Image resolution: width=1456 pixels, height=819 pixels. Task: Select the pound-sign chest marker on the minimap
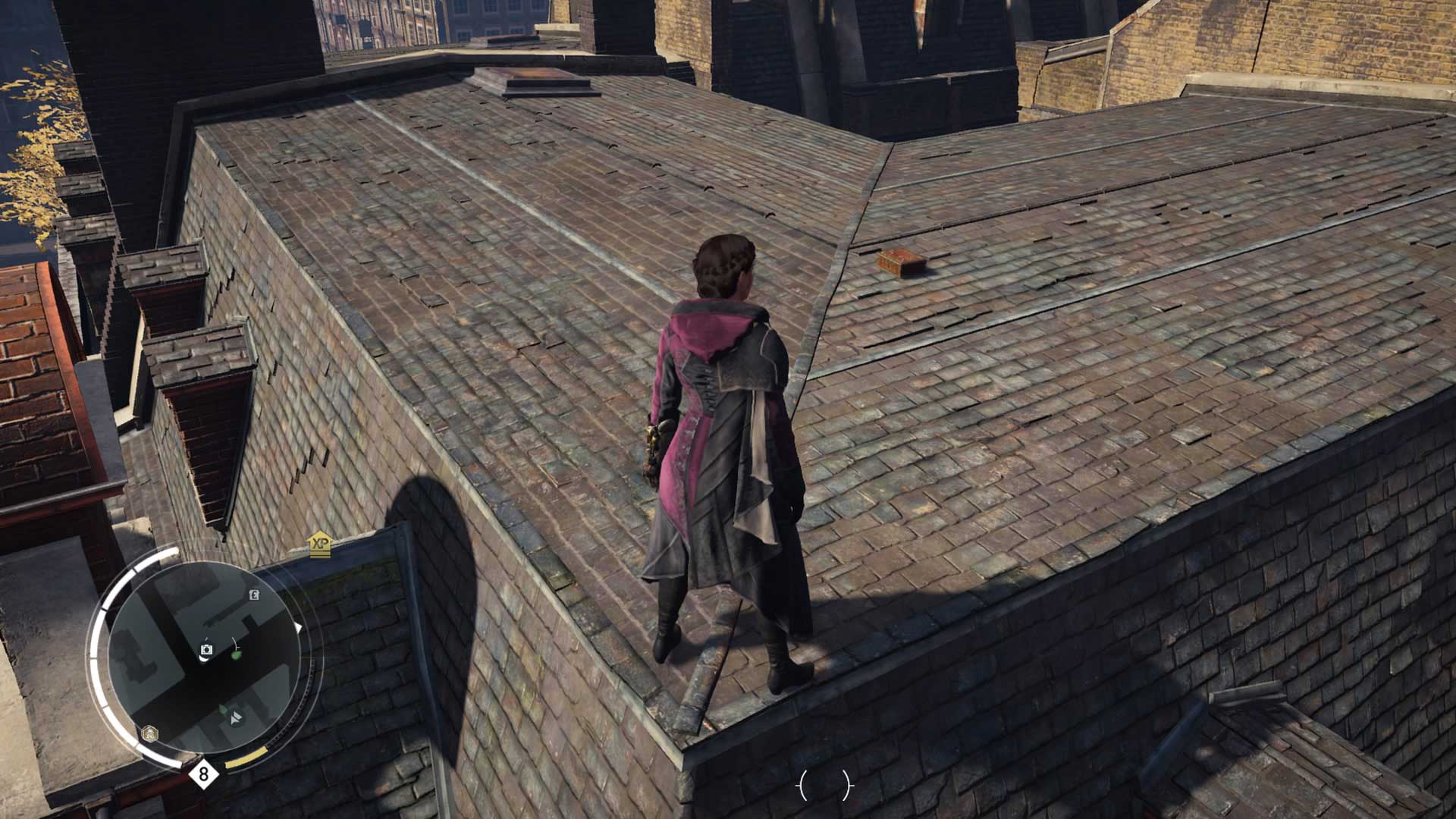255,595
